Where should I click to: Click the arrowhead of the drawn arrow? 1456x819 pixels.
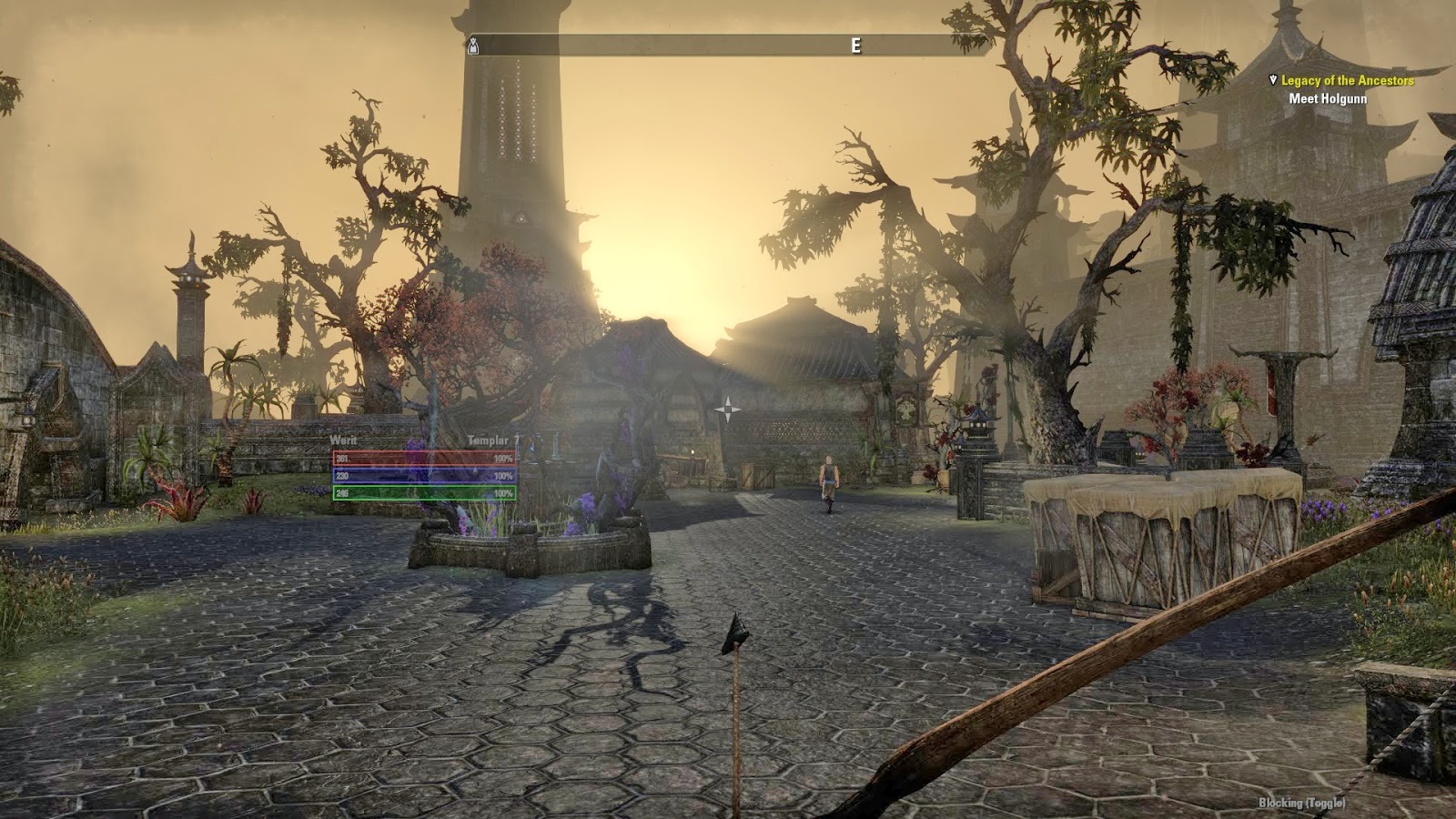[733, 632]
